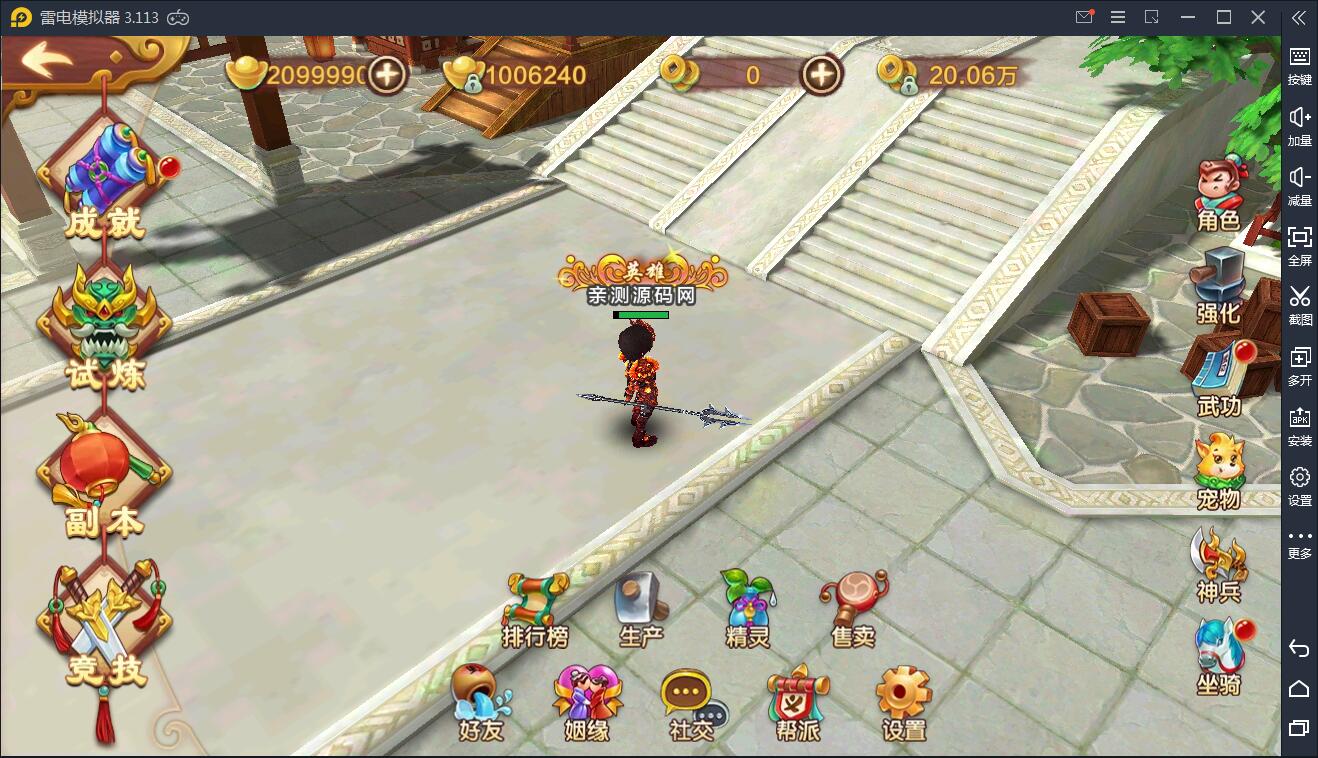Open the 设置 gear settings in game
The height and width of the screenshot is (758, 1318).
coord(904,703)
